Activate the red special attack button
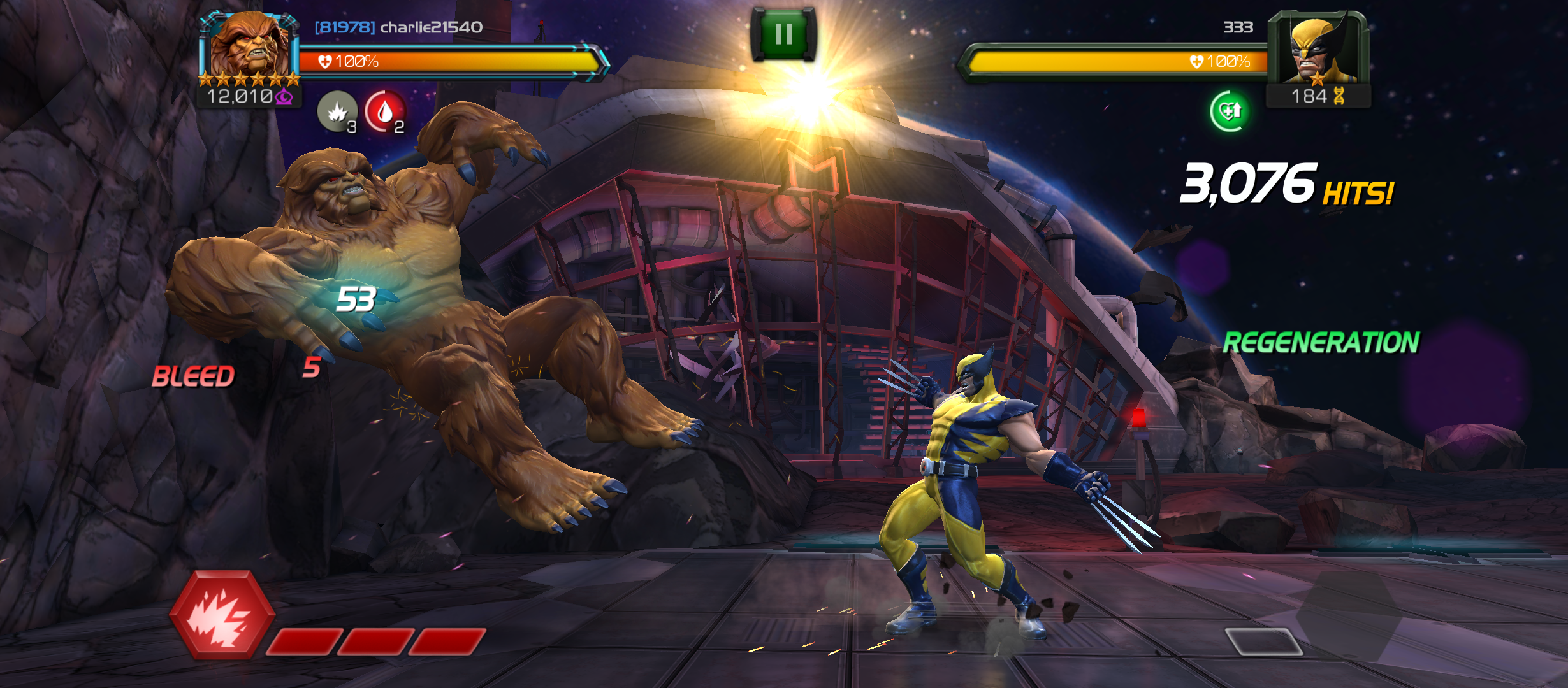Viewport: 1568px width, 688px height. point(222,615)
